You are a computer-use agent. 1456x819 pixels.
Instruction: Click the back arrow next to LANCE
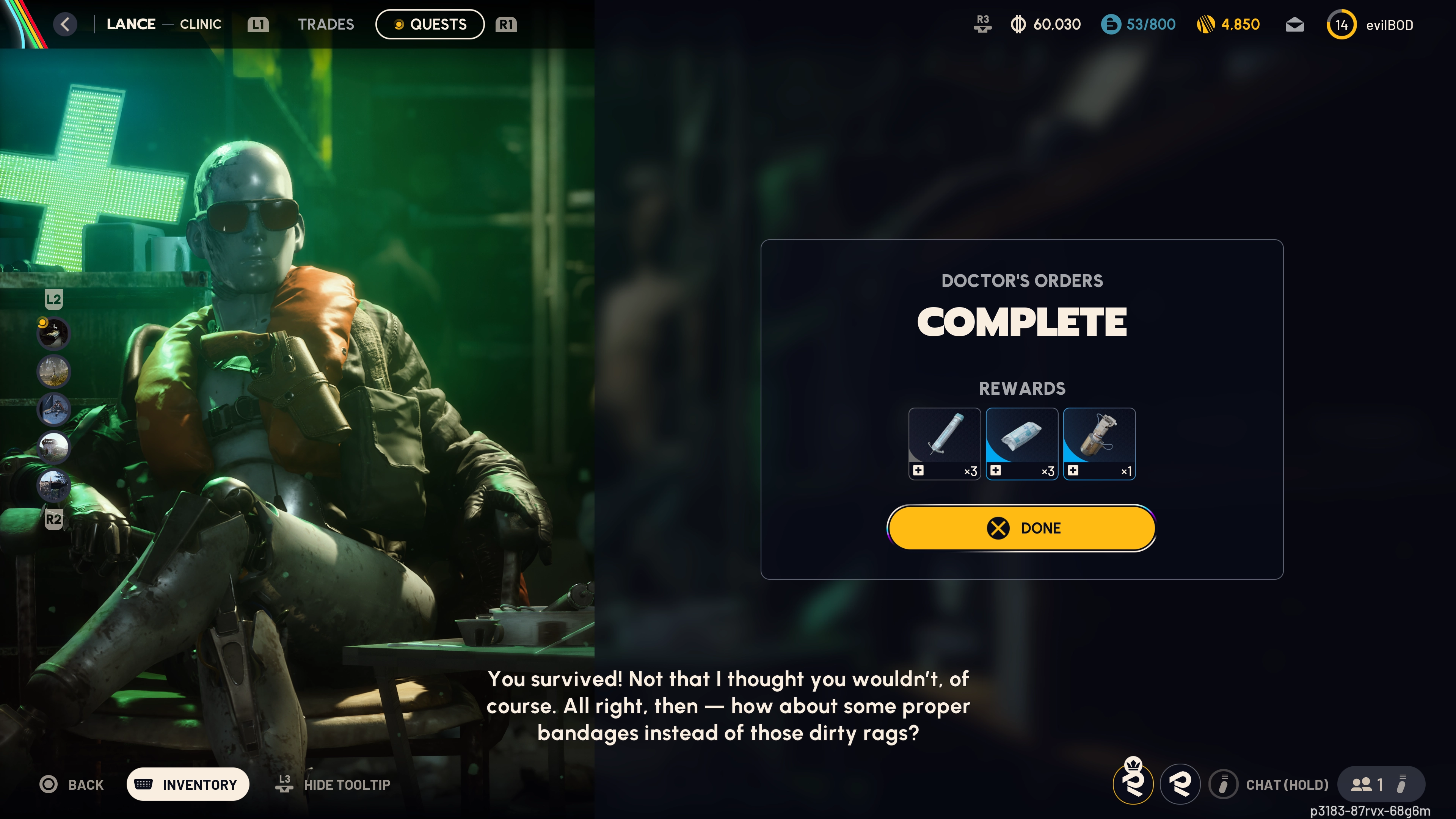(65, 24)
